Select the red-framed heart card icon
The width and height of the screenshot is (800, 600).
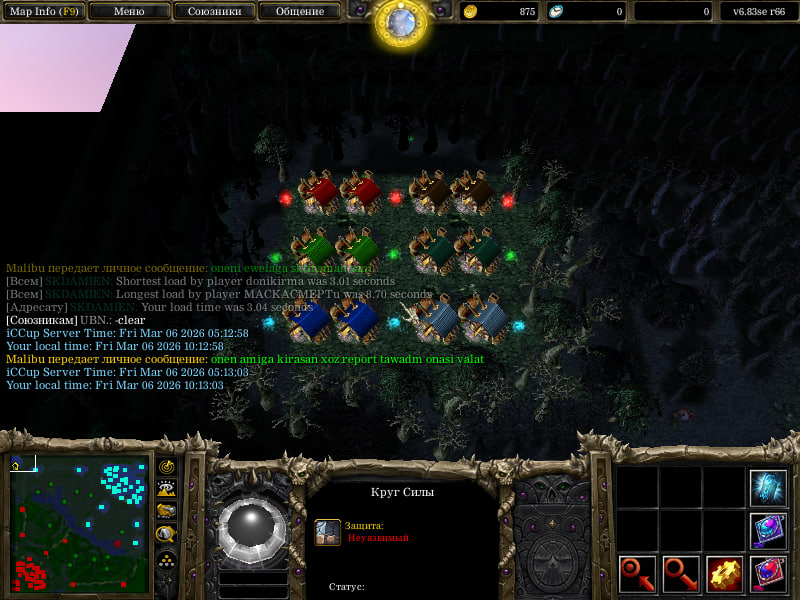[768, 574]
